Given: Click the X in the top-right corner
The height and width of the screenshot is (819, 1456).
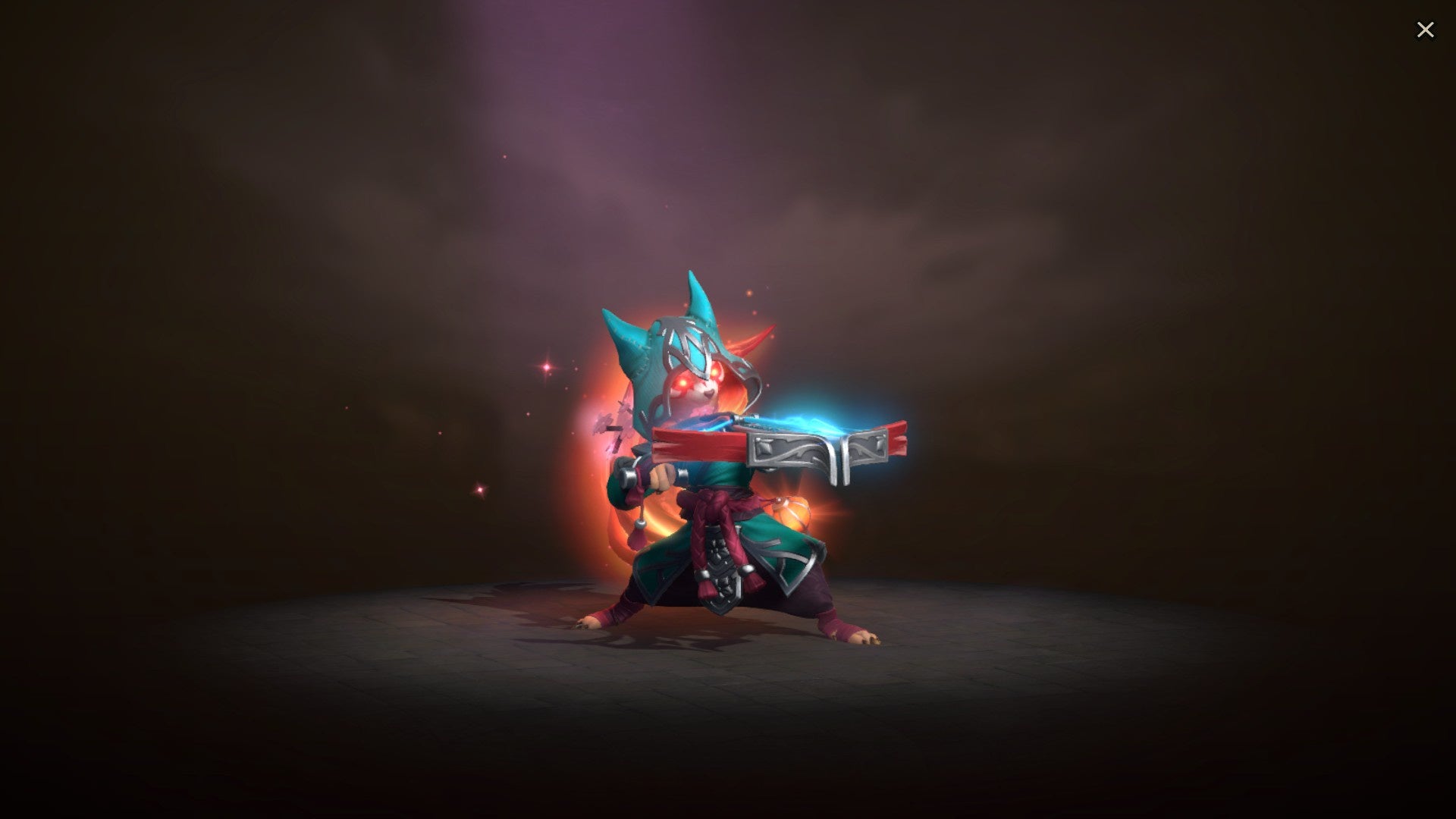Looking at the screenshot, I should pos(1426,29).
